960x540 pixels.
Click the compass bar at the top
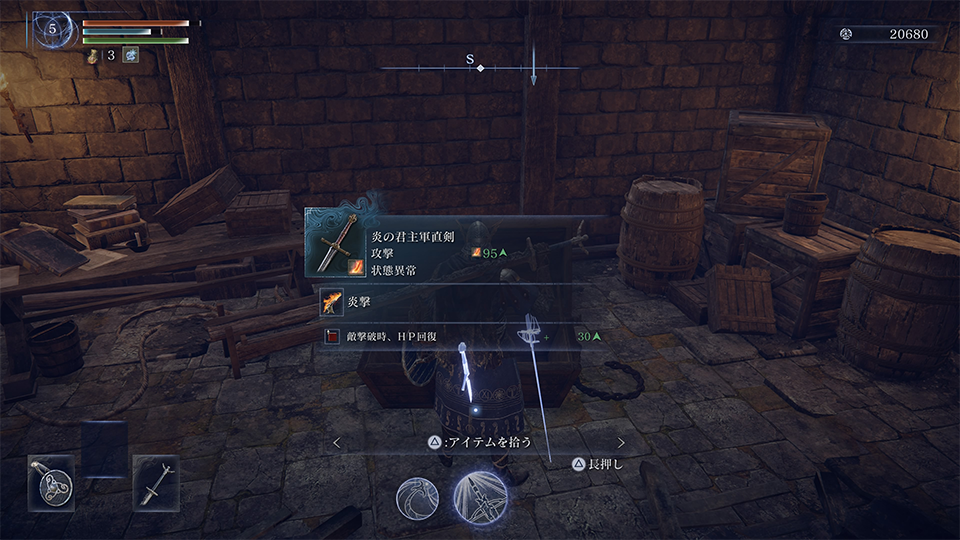pos(480,67)
